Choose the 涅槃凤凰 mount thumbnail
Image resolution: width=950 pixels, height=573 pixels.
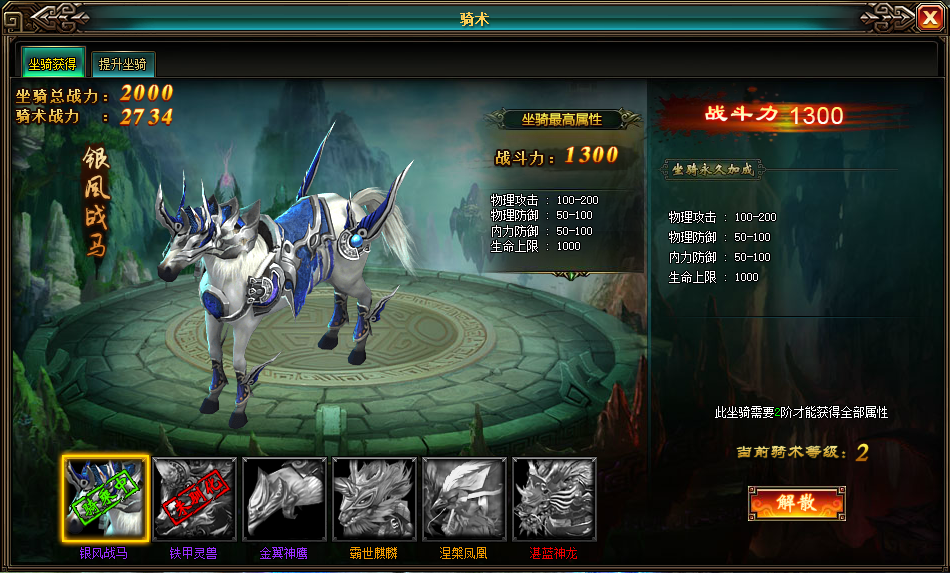tap(465, 499)
